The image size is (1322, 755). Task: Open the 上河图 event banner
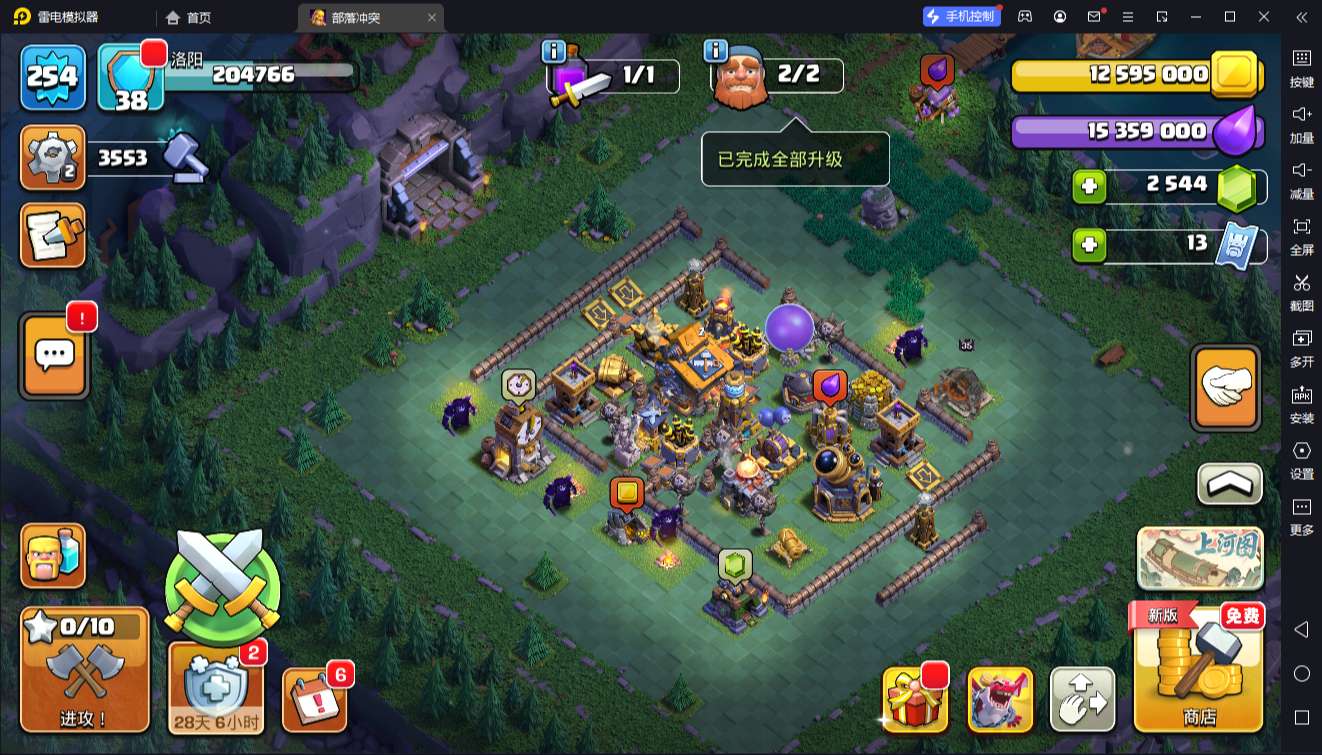[1200, 558]
